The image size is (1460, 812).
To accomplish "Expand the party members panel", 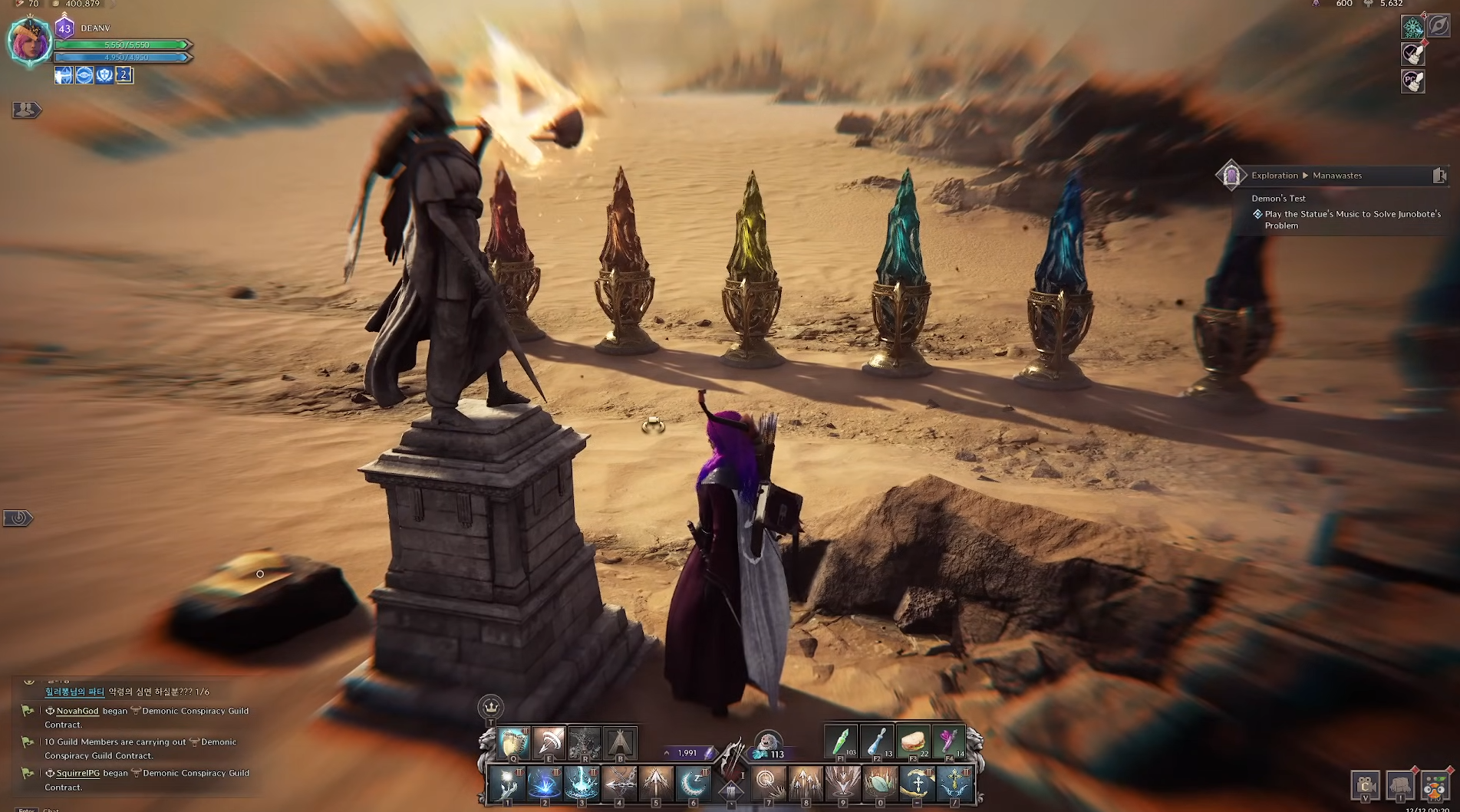I will (x=25, y=110).
